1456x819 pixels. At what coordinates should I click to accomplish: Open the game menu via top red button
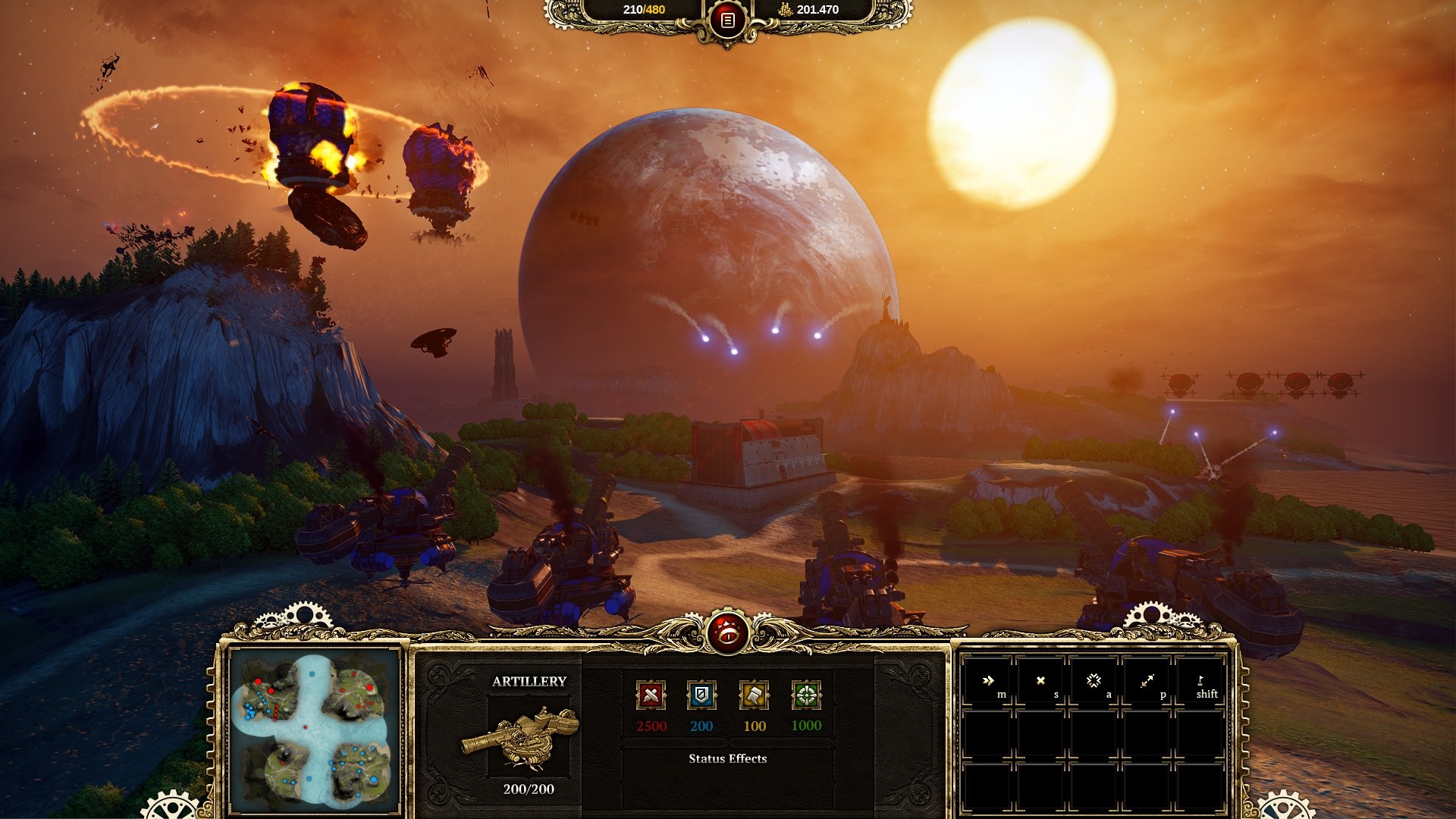[x=727, y=21]
